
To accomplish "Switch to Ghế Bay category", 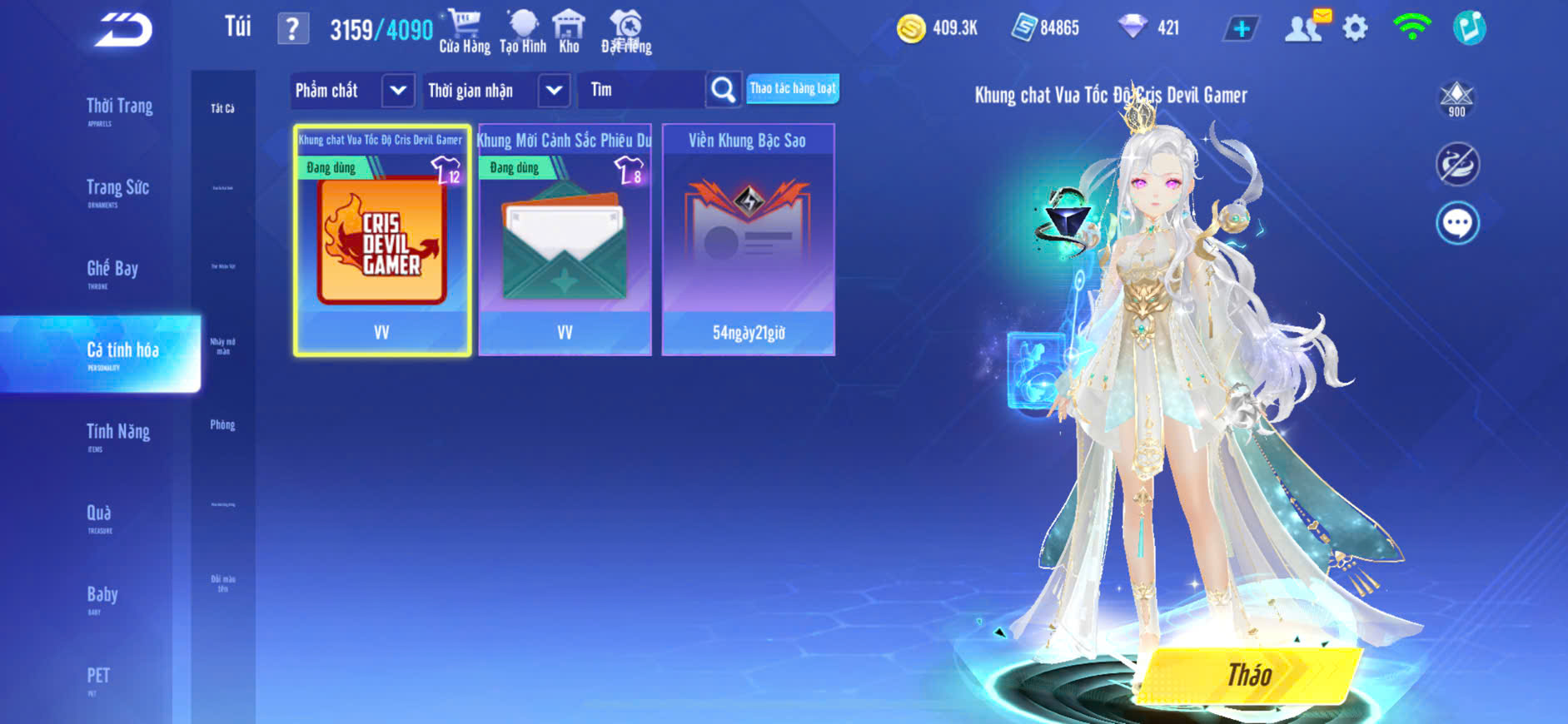I will tap(112, 270).
